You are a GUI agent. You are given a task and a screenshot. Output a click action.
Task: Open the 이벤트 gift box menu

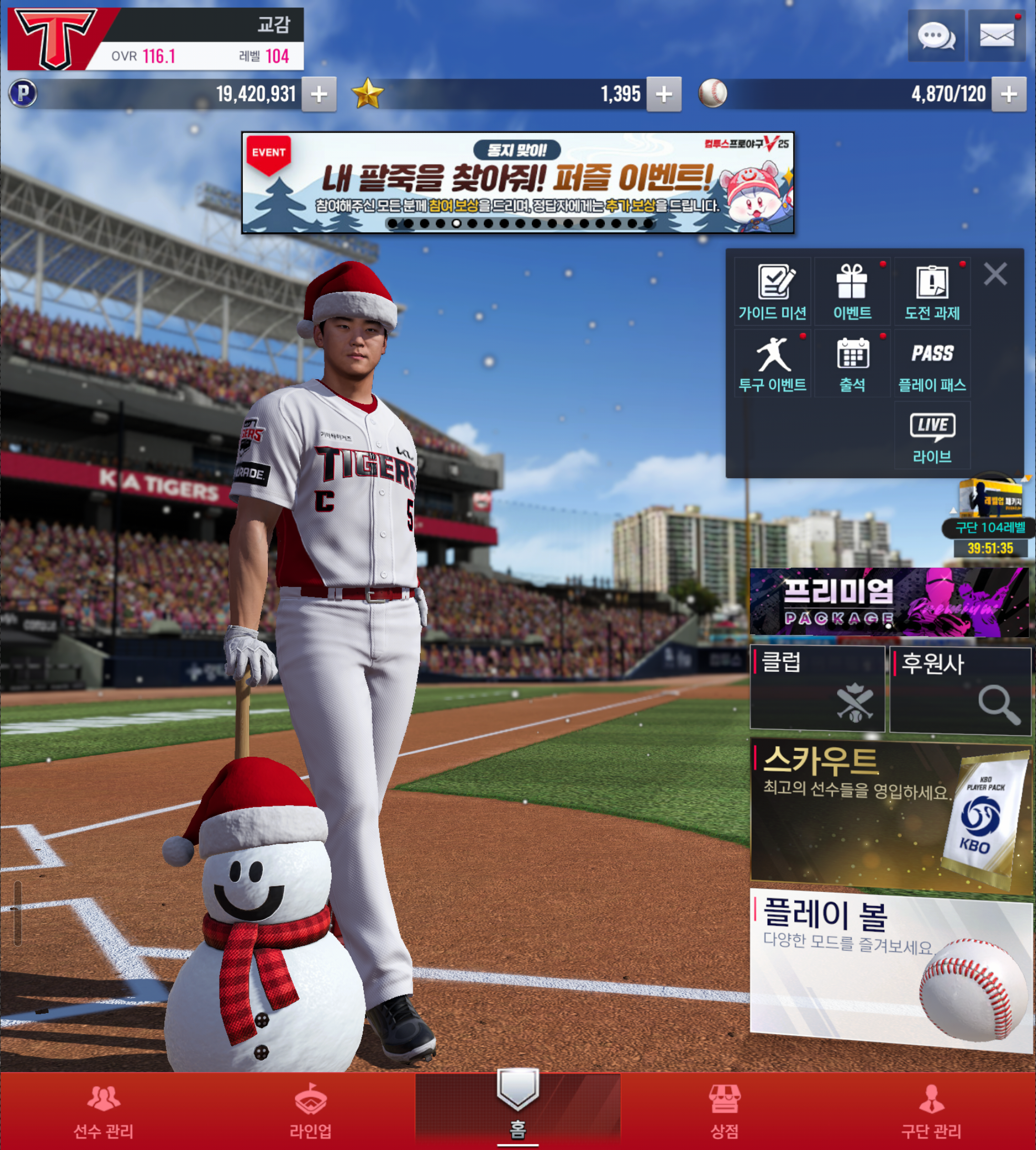pyautogui.click(x=852, y=292)
